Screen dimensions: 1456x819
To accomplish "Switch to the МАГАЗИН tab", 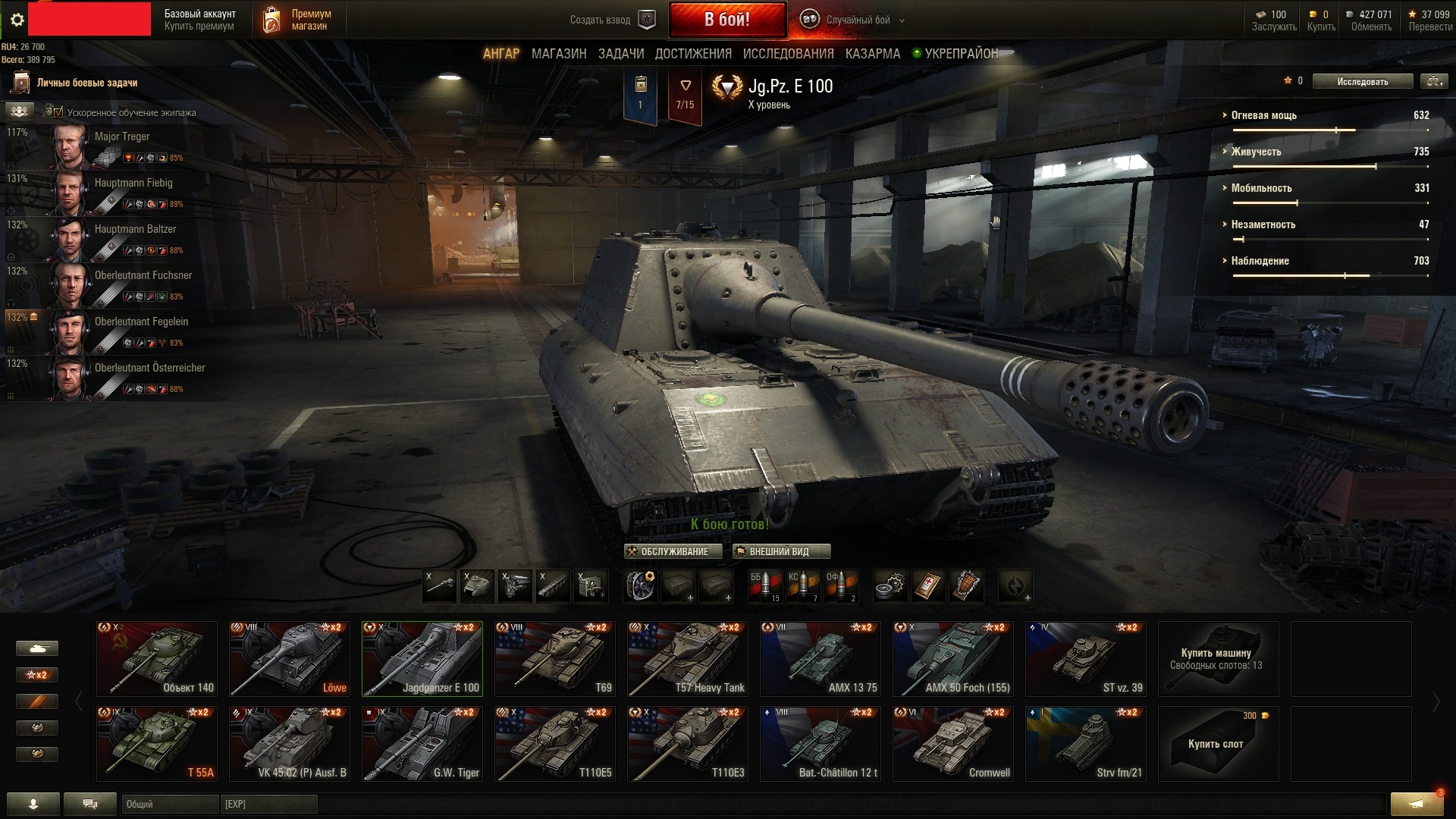I will (x=559, y=54).
